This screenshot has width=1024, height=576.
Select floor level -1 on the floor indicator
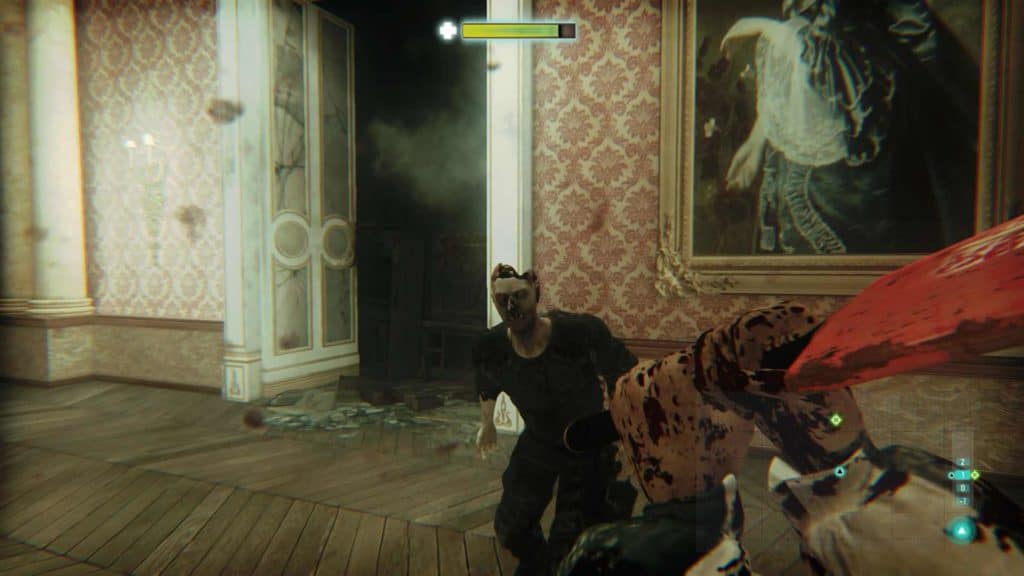pyautogui.click(x=962, y=501)
